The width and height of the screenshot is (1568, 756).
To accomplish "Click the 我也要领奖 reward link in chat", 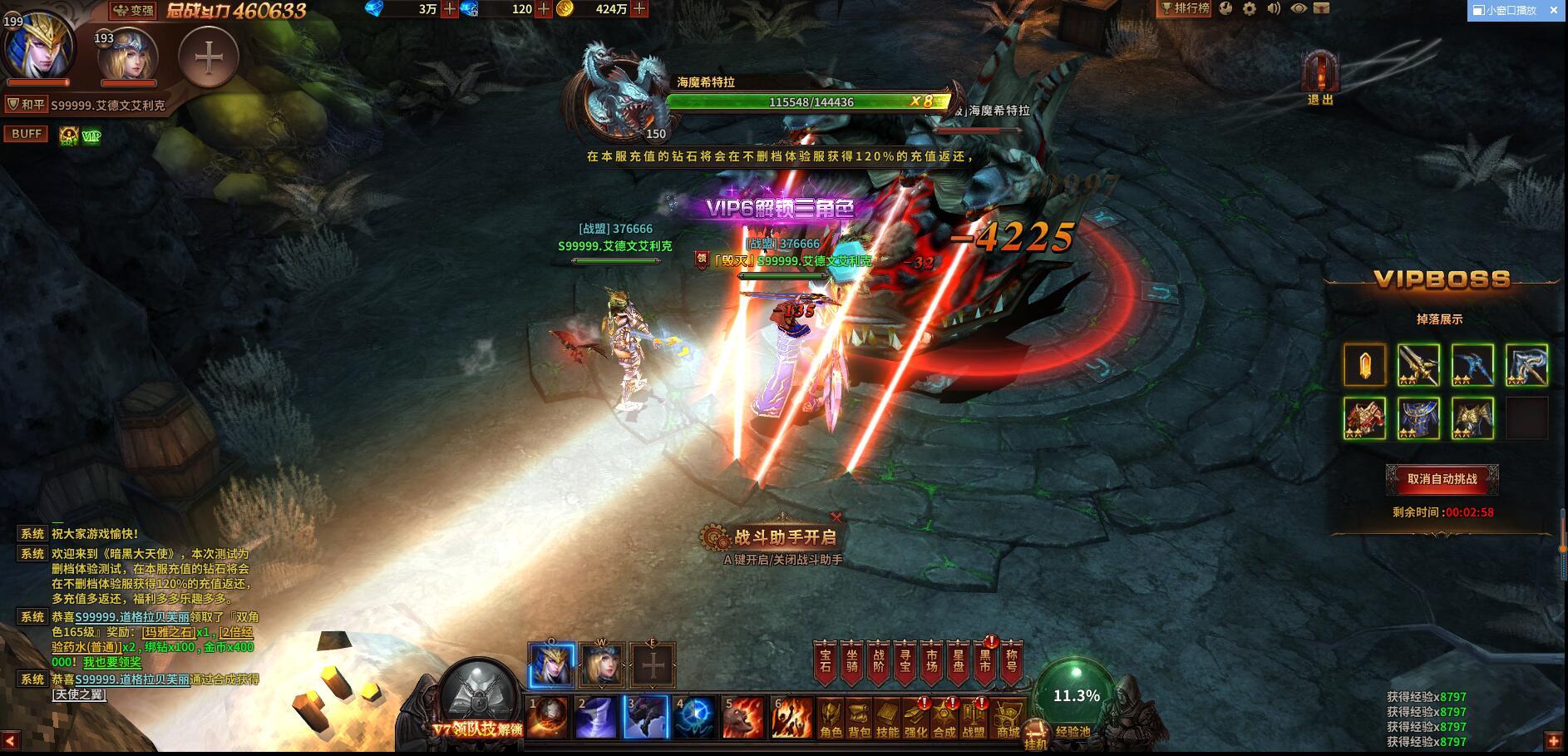I will pos(112,662).
